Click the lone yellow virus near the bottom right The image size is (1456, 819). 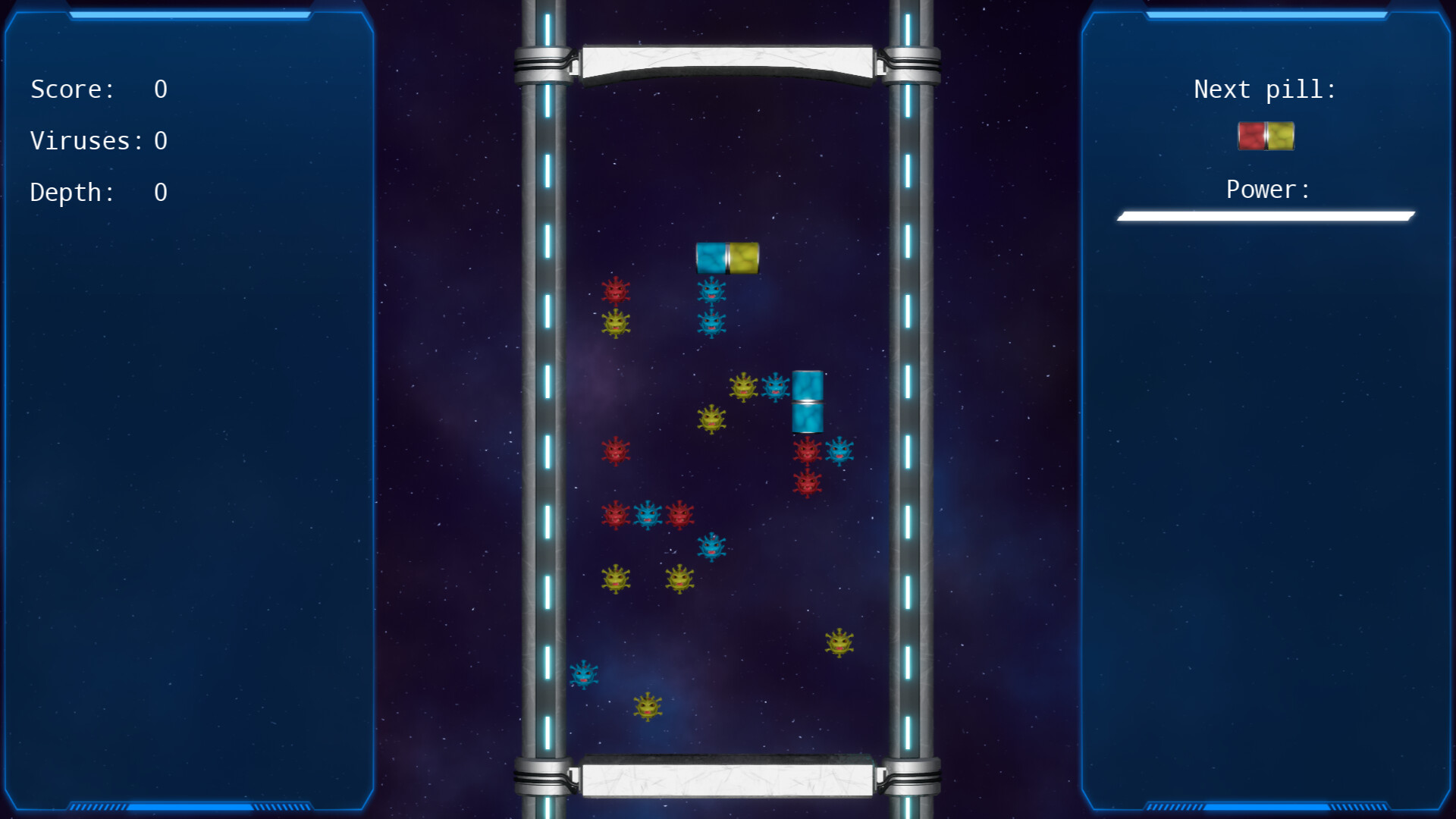[x=839, y=643]
